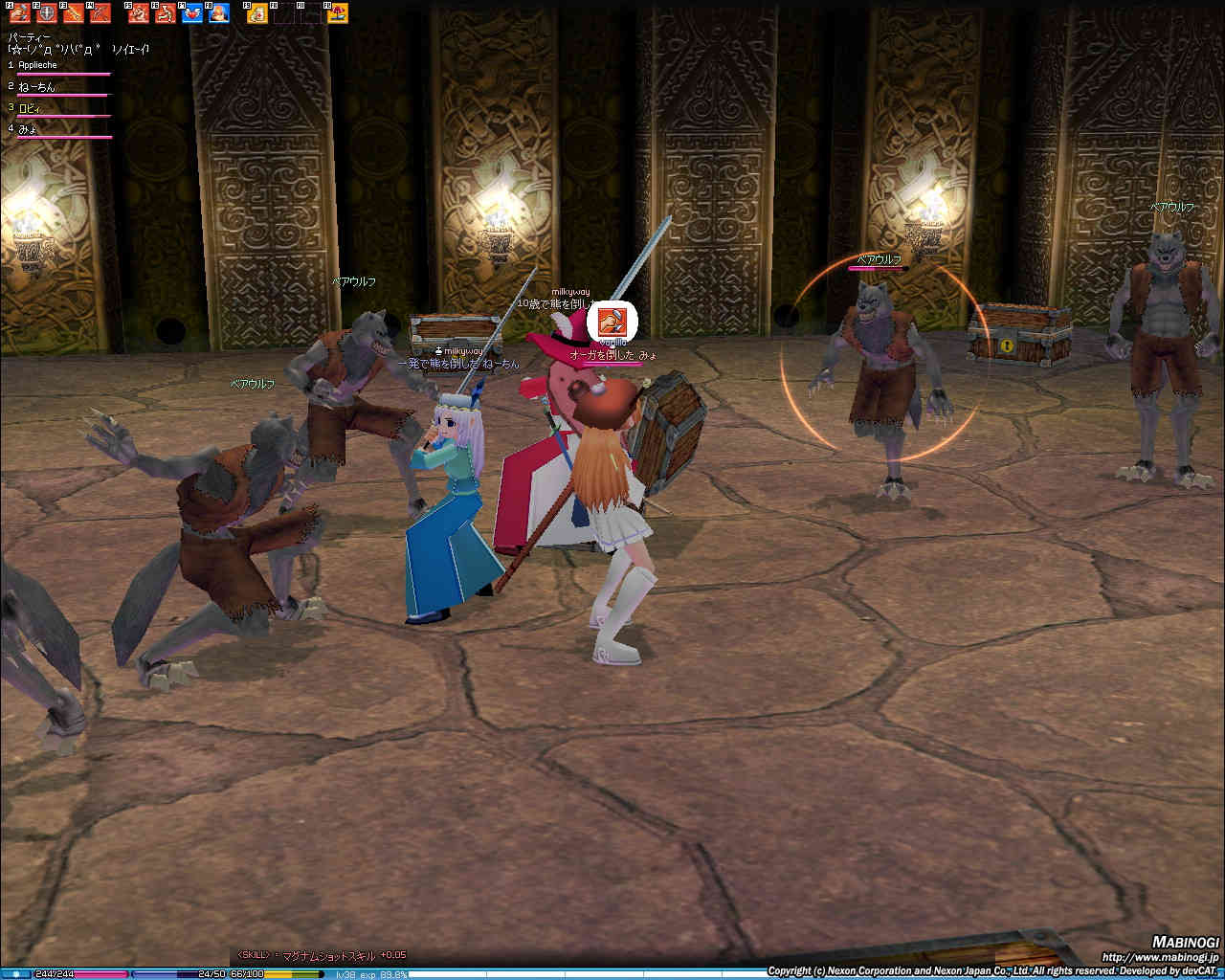The width and height of the screenshot is (1225, 980).
Task: Use the F6 orange fighter skill
Action: pyautogui.click(x=165, y=13)
